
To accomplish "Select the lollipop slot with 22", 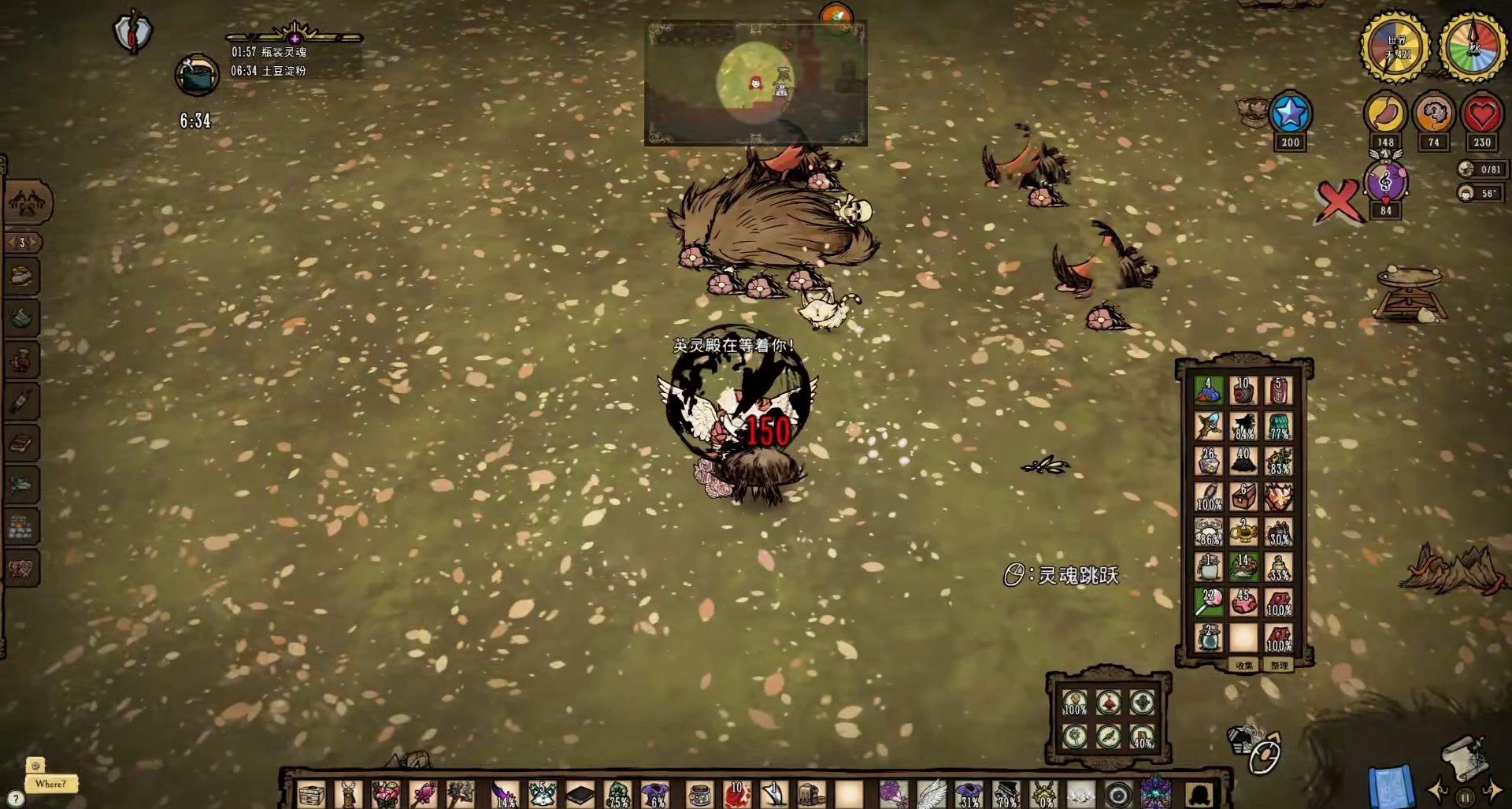I will (x=1209, y=603).
